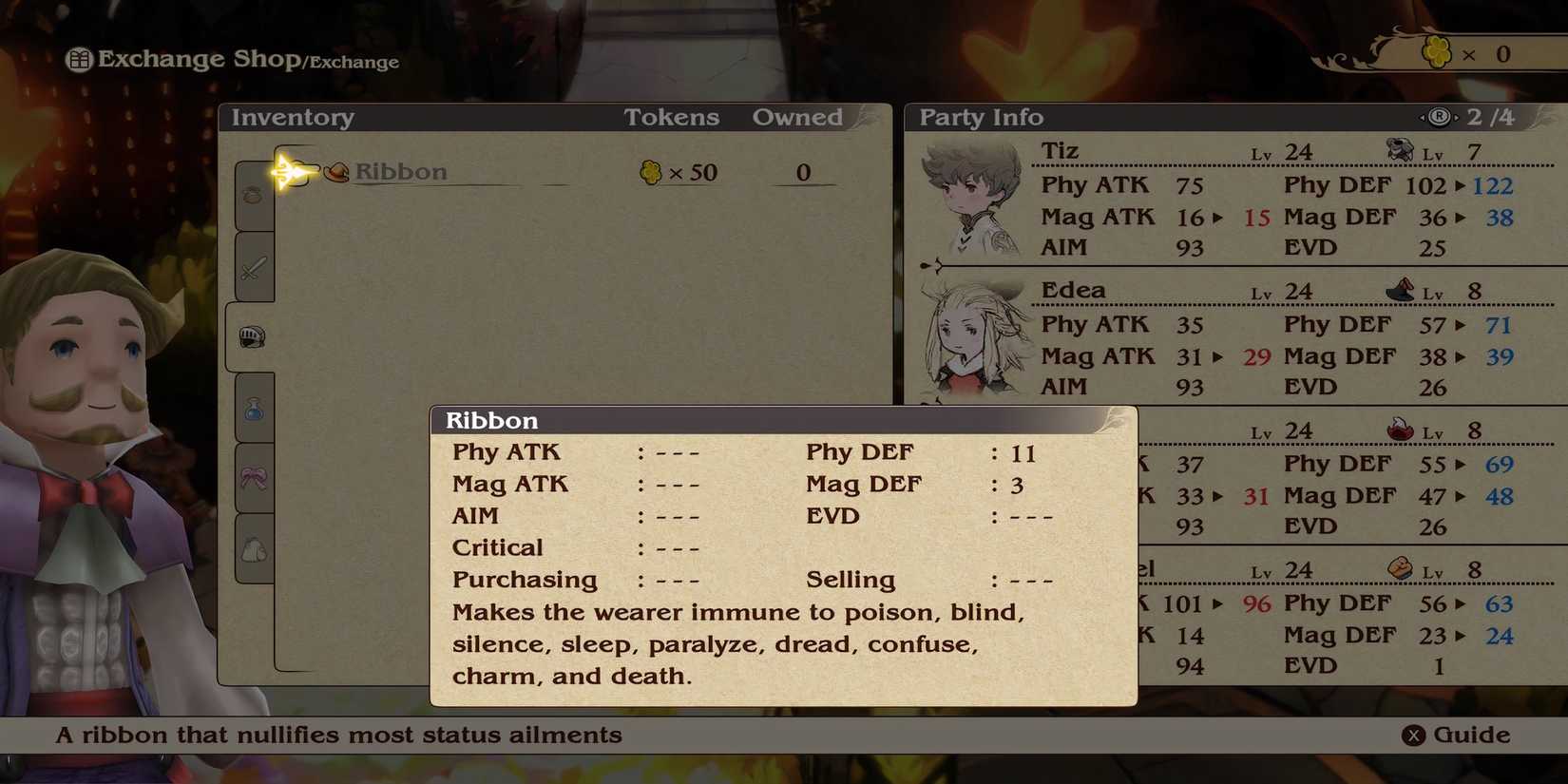Click Tiz's character portrait

click(969, 195)
